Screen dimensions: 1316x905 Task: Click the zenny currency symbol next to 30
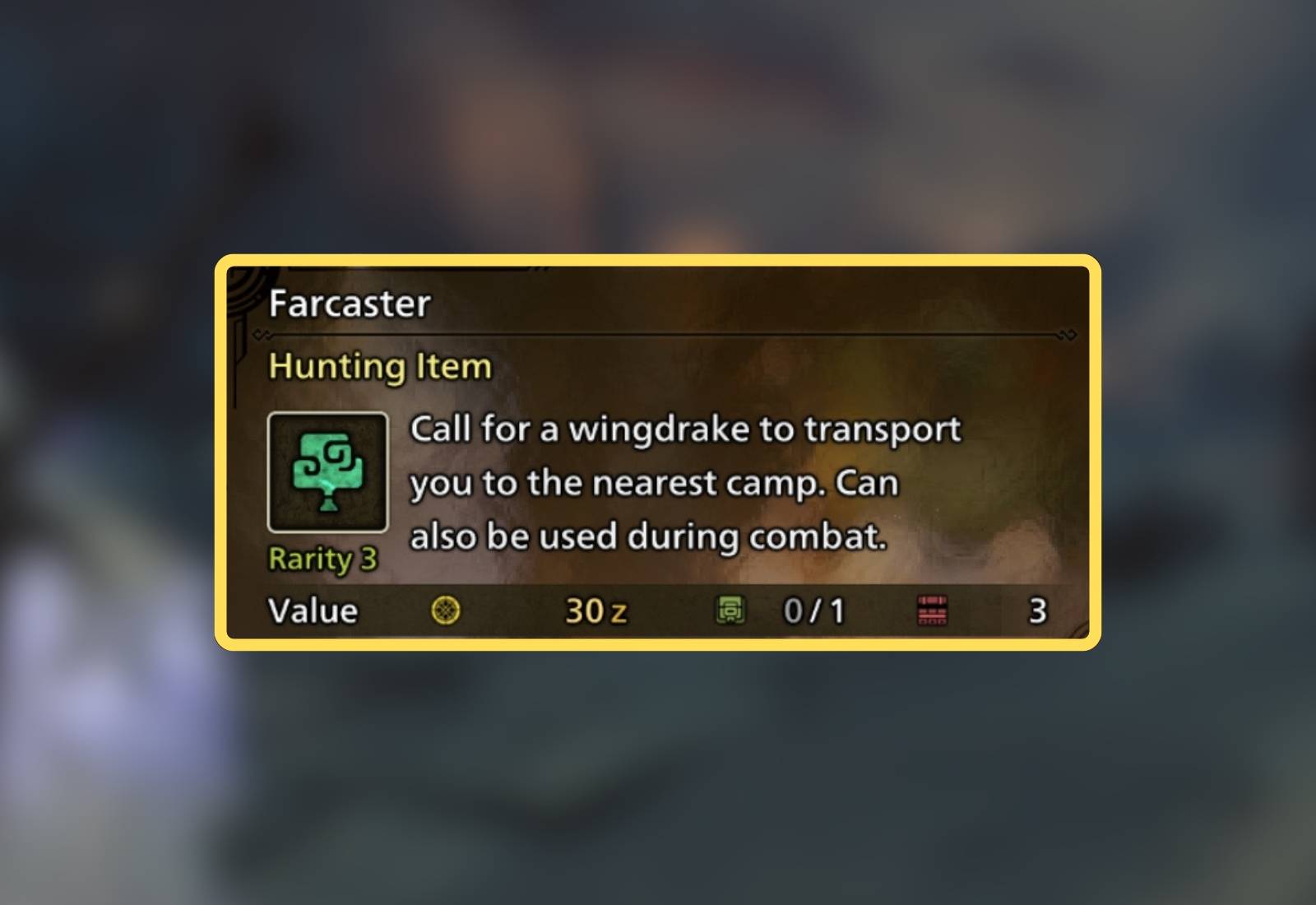617,611
